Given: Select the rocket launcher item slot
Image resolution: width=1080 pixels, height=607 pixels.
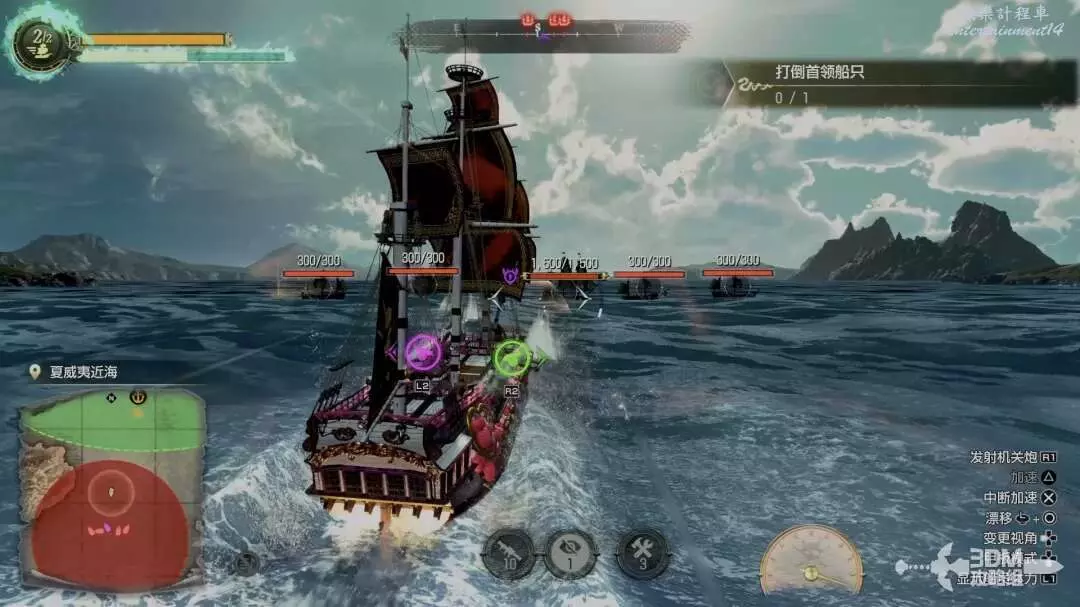Looking at the screenshot, I should (509, 554).
